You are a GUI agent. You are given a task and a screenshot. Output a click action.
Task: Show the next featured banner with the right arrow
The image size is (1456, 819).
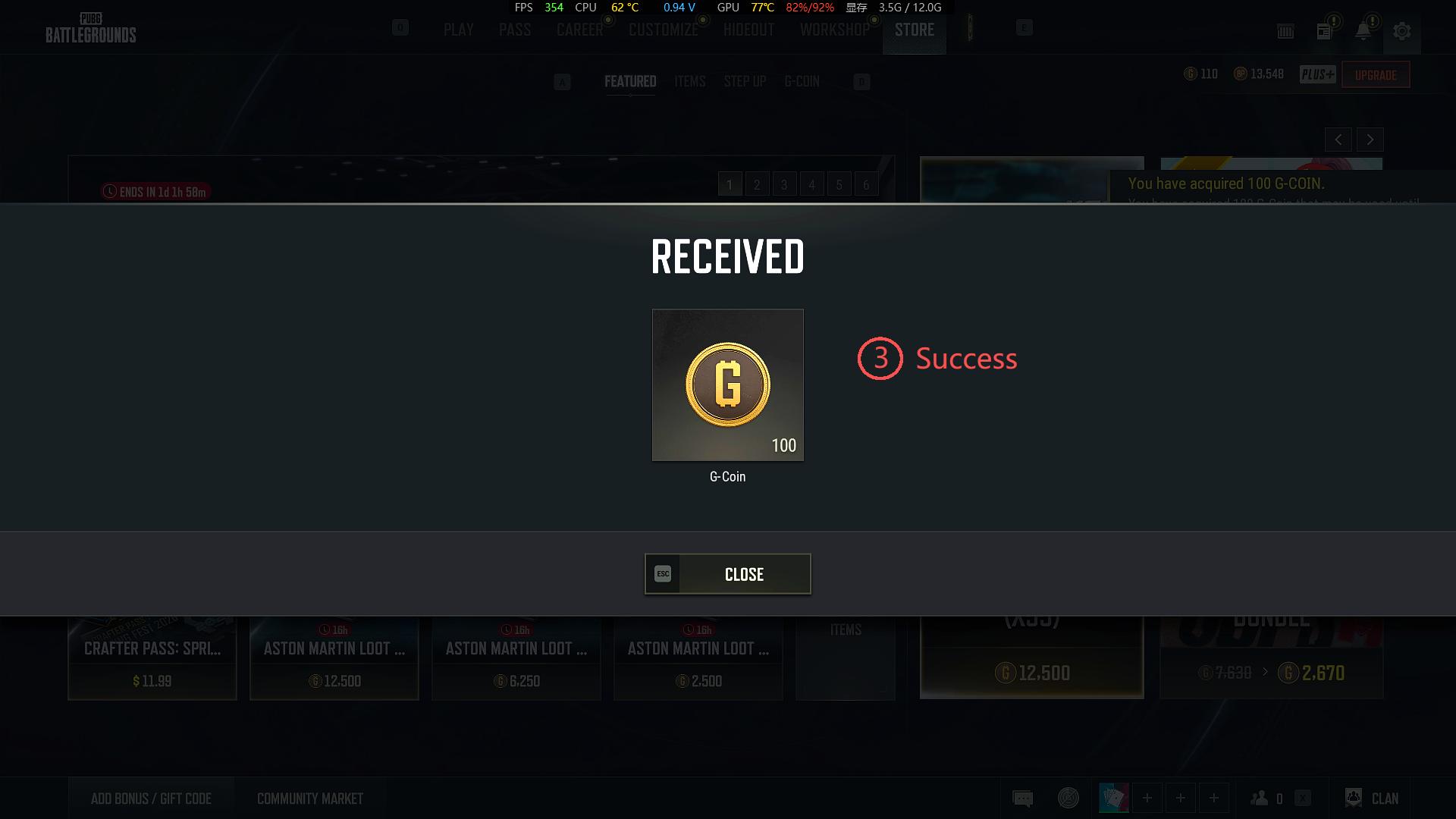click(1370, 140)
